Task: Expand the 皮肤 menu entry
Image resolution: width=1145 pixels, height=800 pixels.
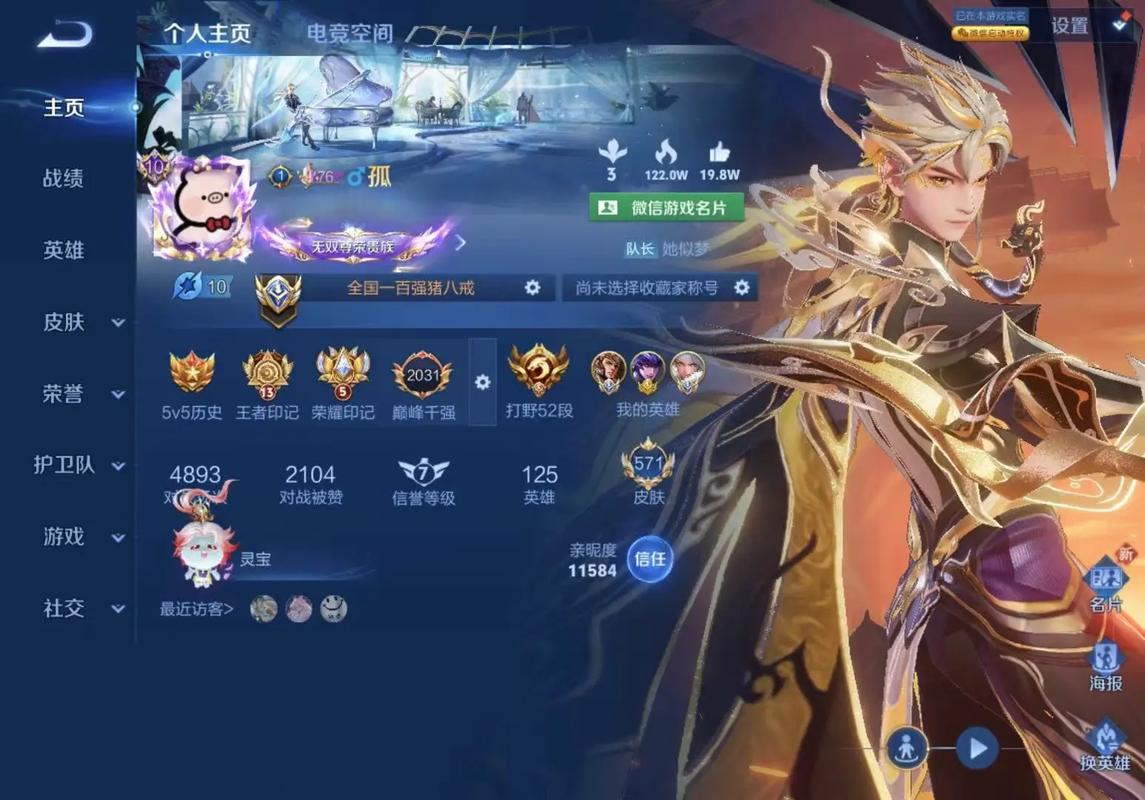Action: click(80, 322)
